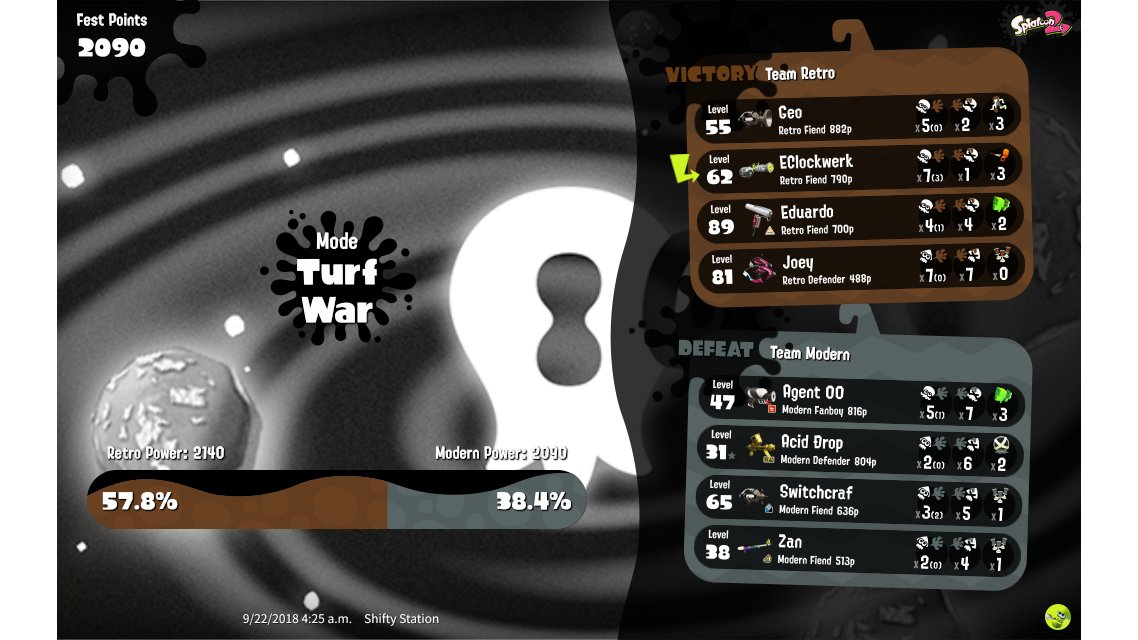Click the green squid icon
Viewport: 1138px width, 640px height.
pos(1057,616)
